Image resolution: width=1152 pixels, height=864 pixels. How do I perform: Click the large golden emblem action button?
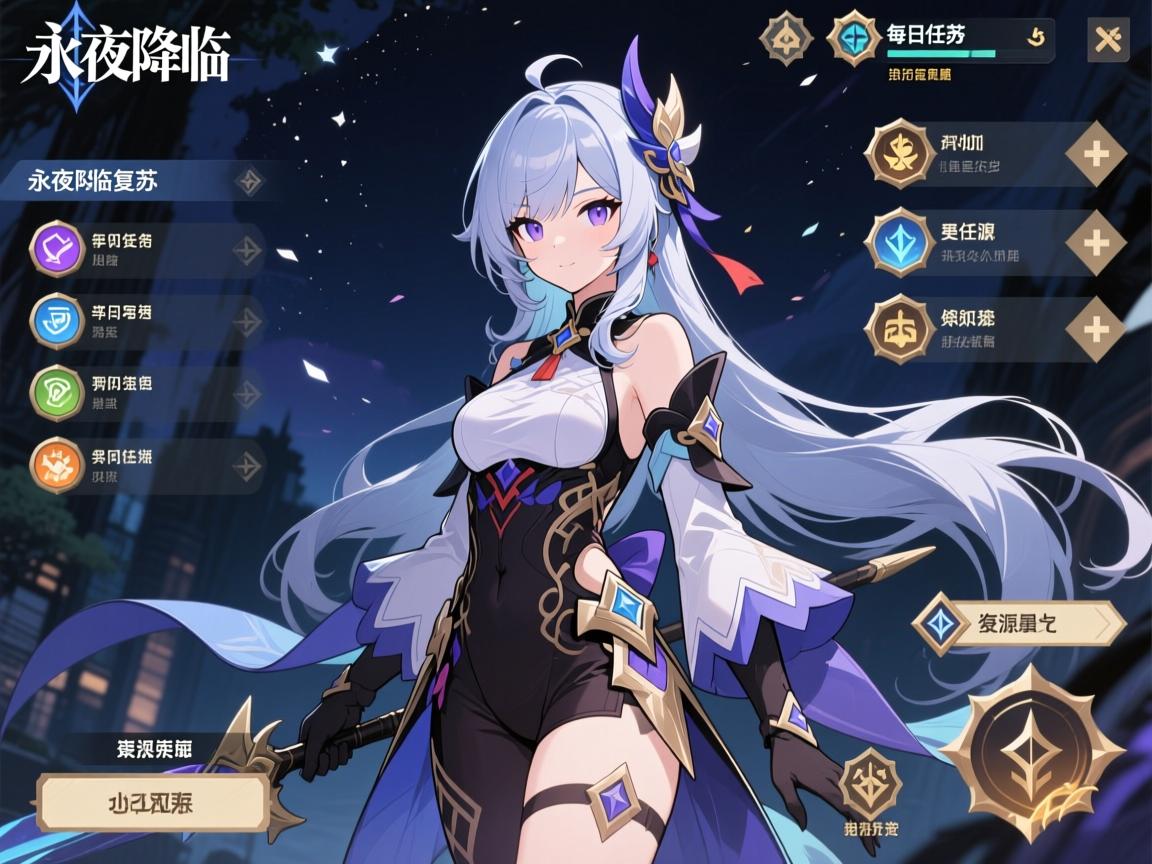tap(1033, 752)
